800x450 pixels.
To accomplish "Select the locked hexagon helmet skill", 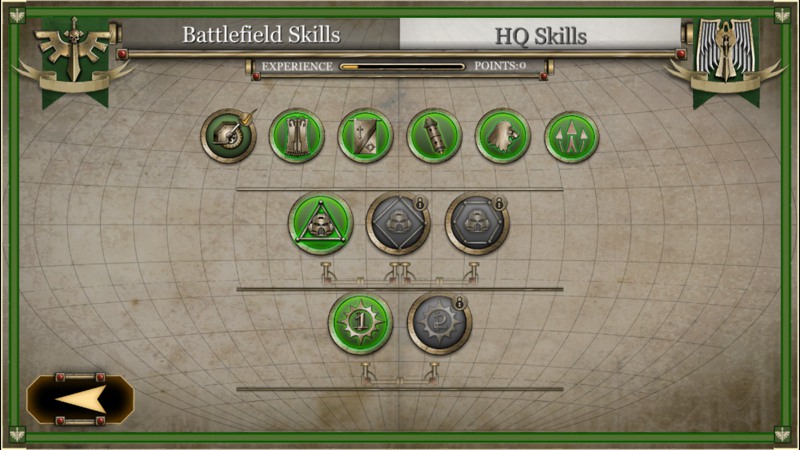I will tap(477, 223).
